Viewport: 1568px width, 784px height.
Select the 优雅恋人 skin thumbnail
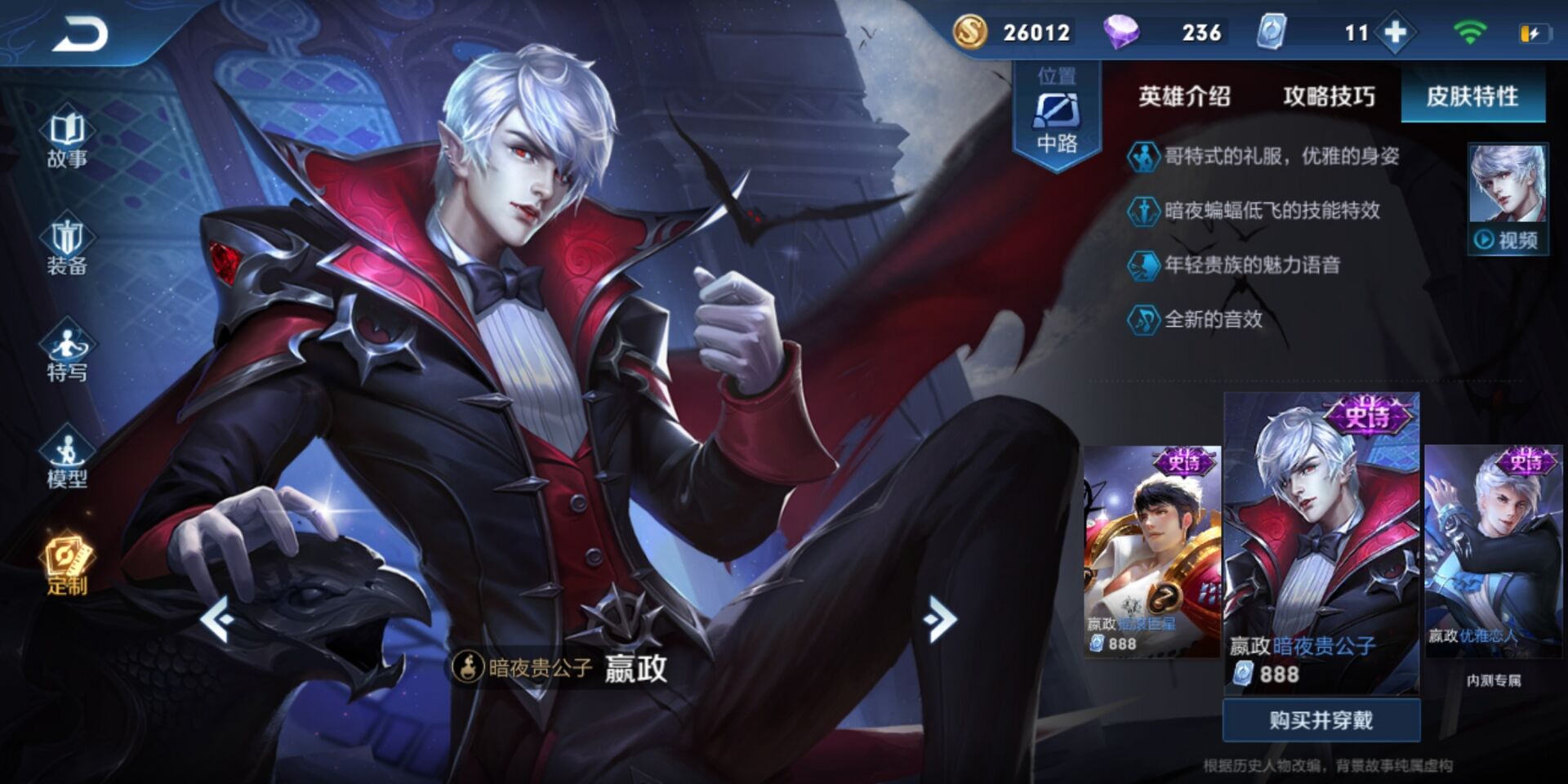[x=1493, y=551]
